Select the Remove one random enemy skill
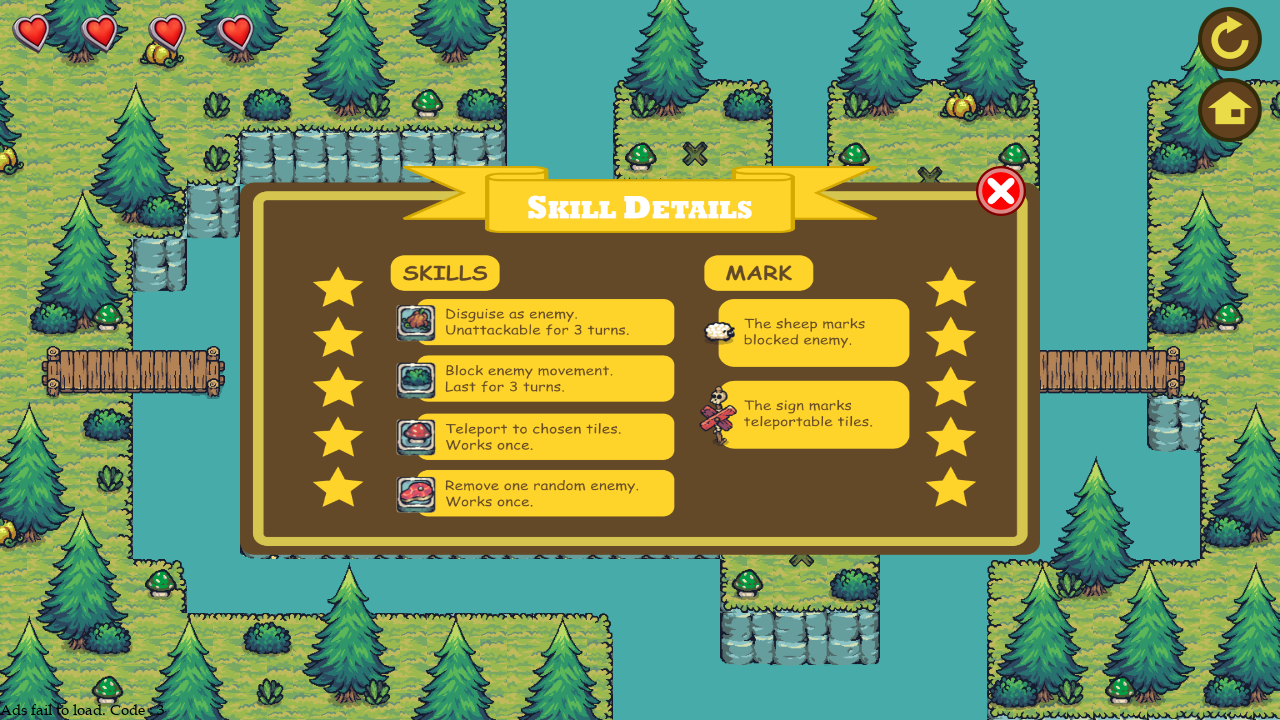Screen dimensions: 1280x720 point(536,494)
